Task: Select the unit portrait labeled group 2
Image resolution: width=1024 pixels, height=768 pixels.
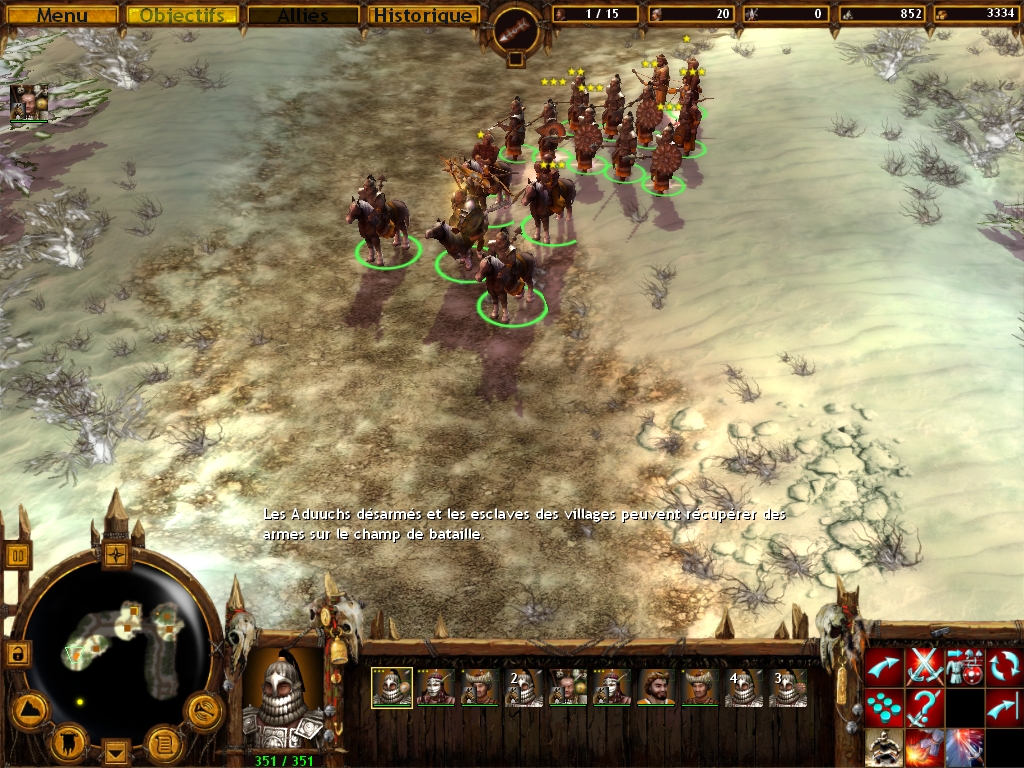Action: 524,688
